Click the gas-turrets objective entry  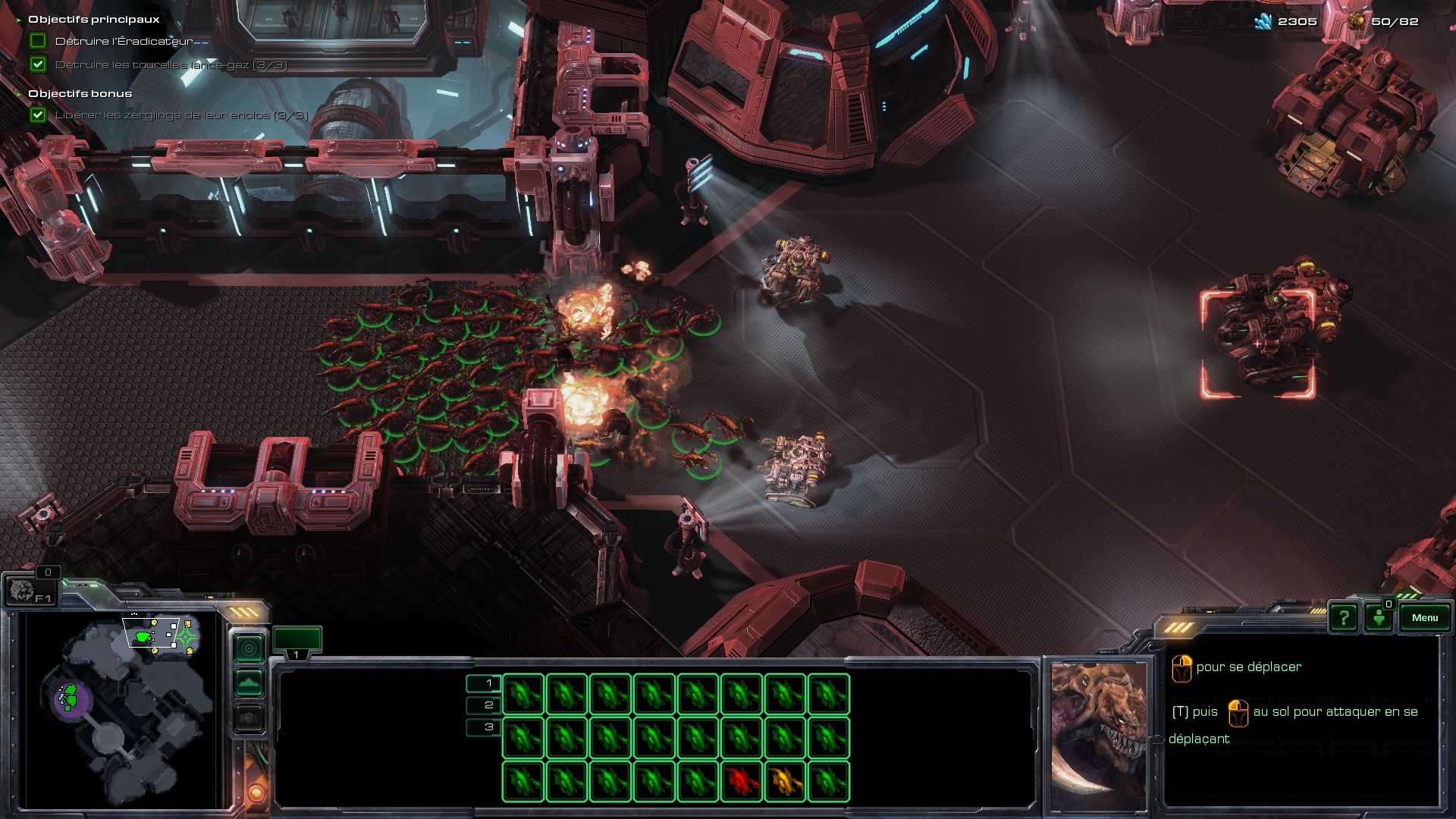tap(171, 65)
